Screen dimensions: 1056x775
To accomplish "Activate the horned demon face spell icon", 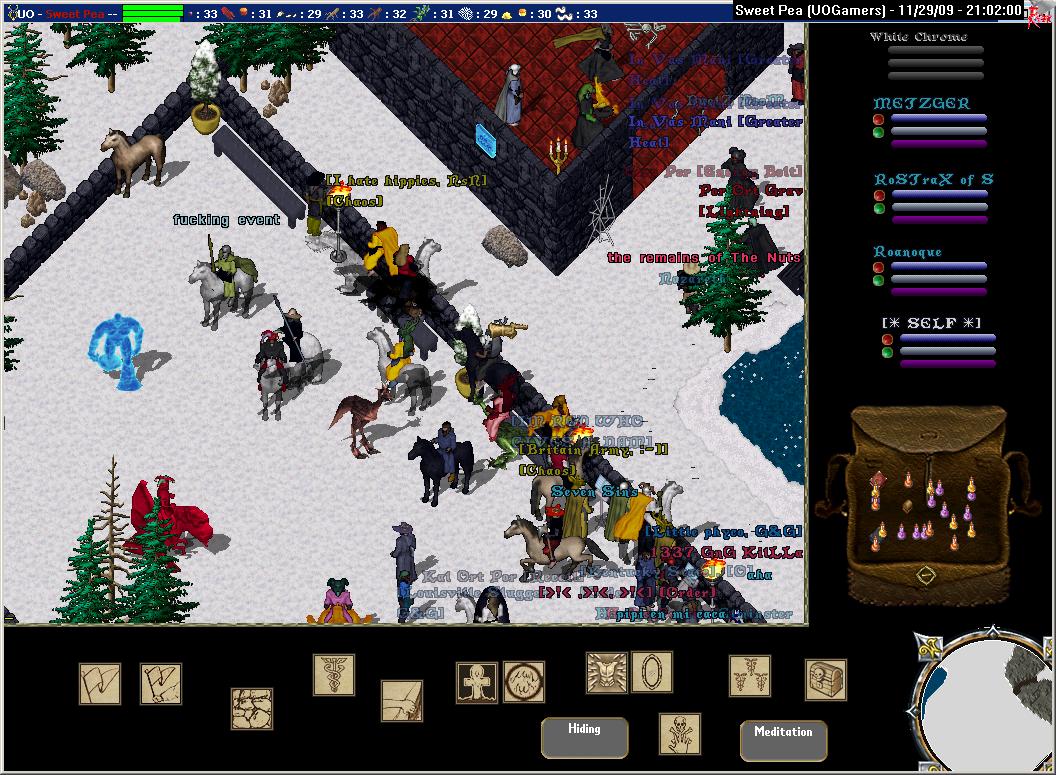I will (x=607, y=674).
